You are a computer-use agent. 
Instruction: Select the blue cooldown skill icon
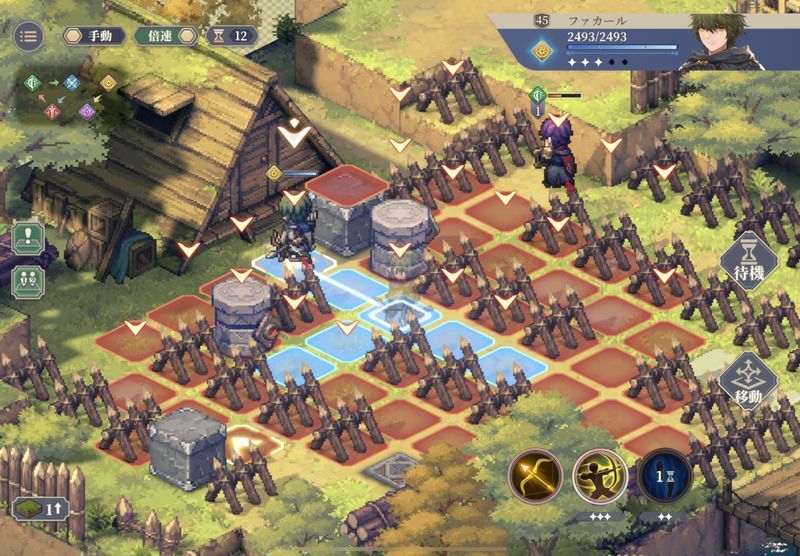(x=664, y=474)
